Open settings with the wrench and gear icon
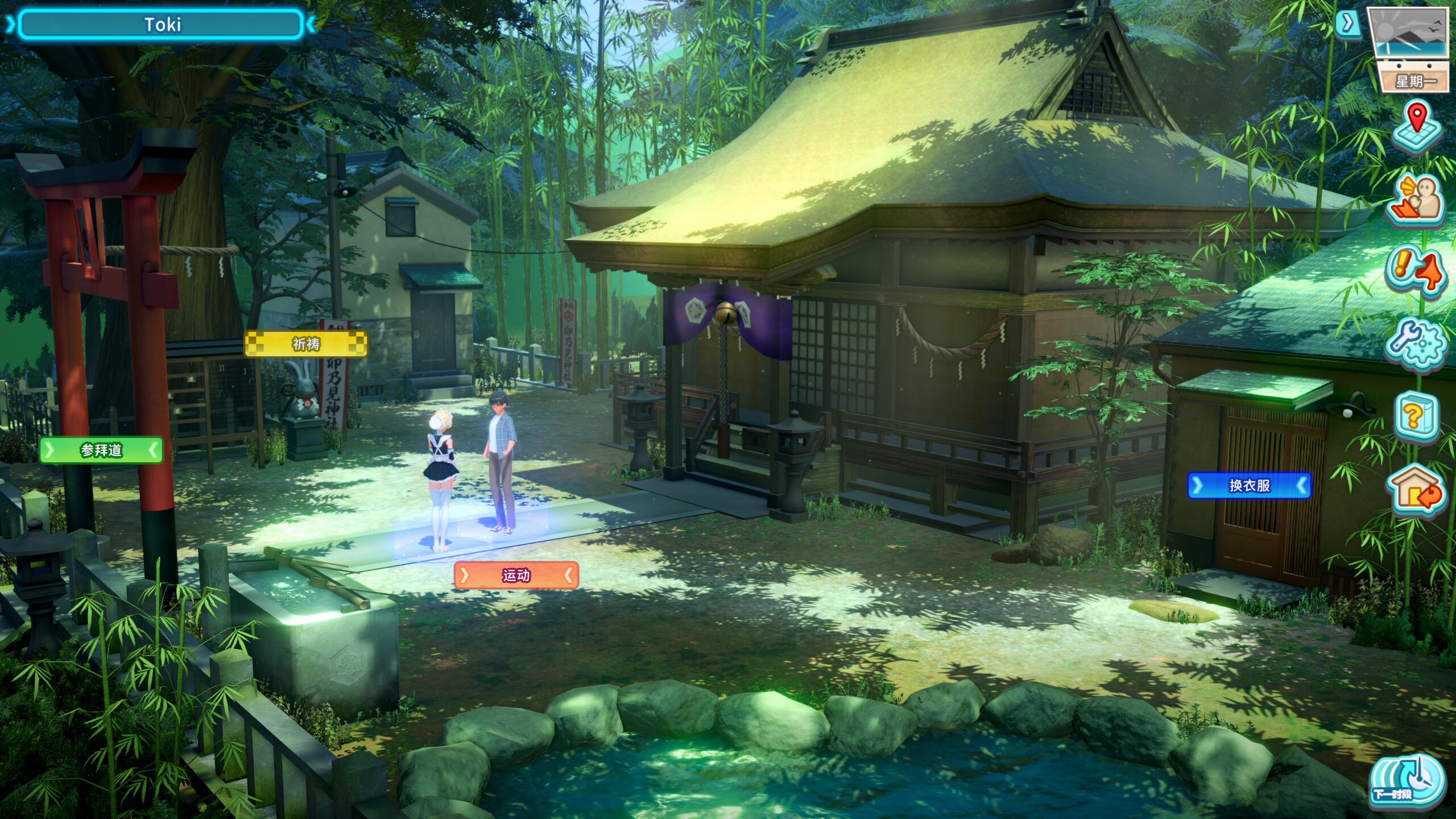This screenshot has height=819, width=1456. coord(1417,343)
